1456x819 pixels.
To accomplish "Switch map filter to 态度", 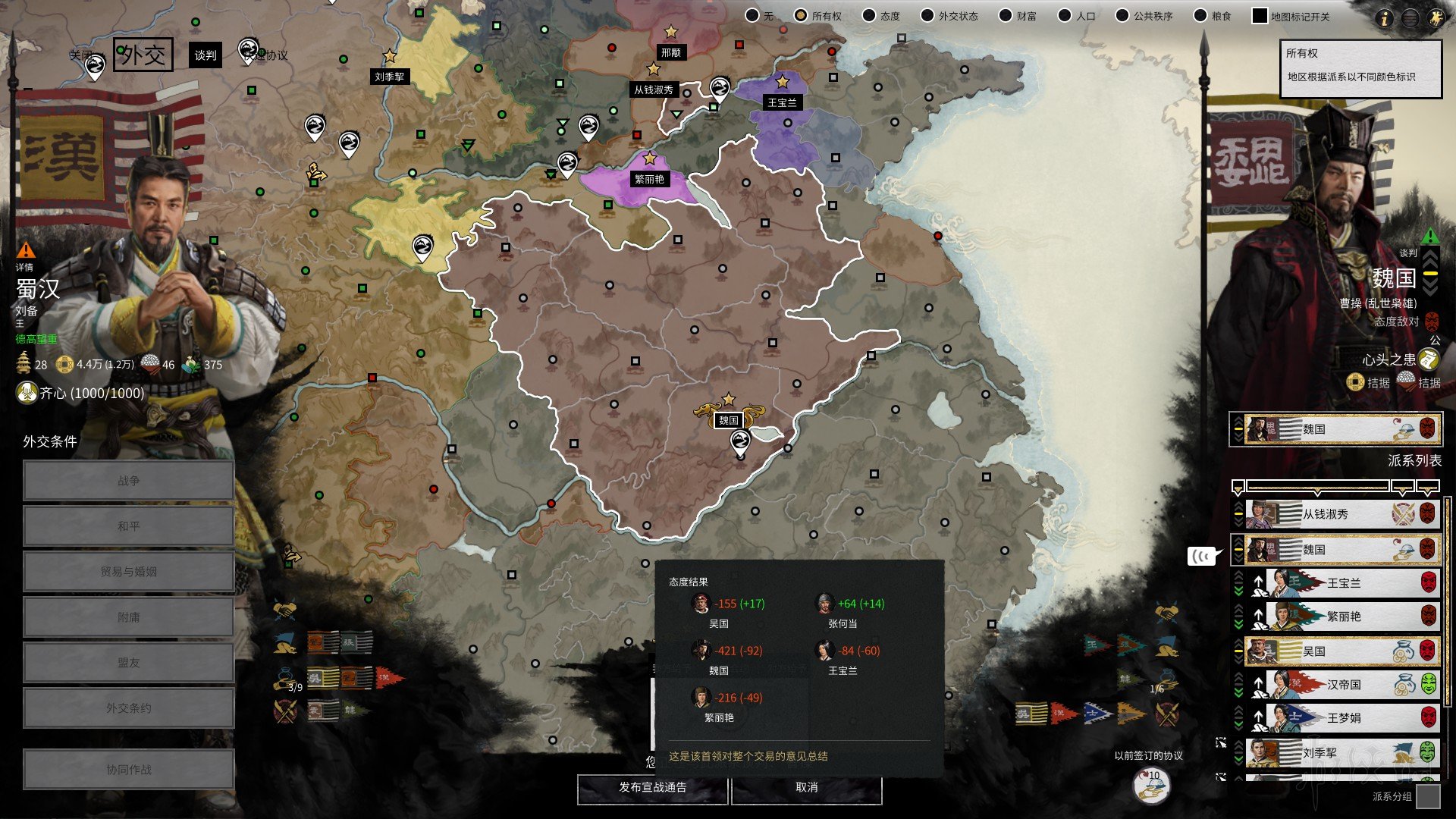I will coord(870,16).
